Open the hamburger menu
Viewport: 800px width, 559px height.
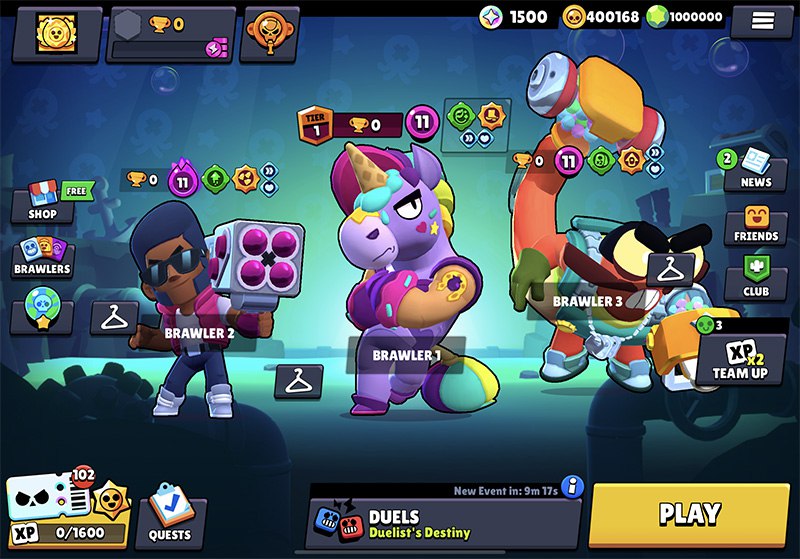[x=761, y=19]
